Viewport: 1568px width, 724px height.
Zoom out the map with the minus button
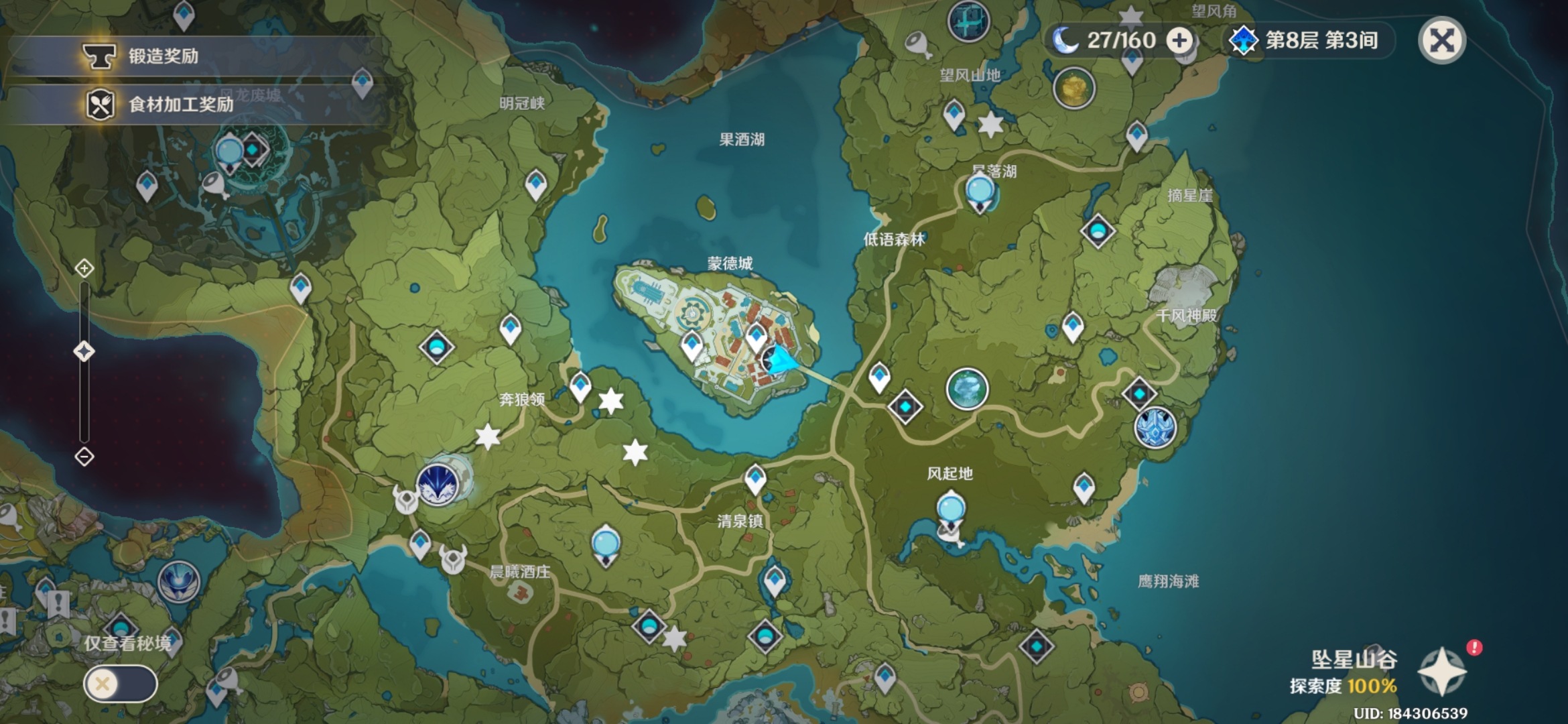[x=84, y=457]
